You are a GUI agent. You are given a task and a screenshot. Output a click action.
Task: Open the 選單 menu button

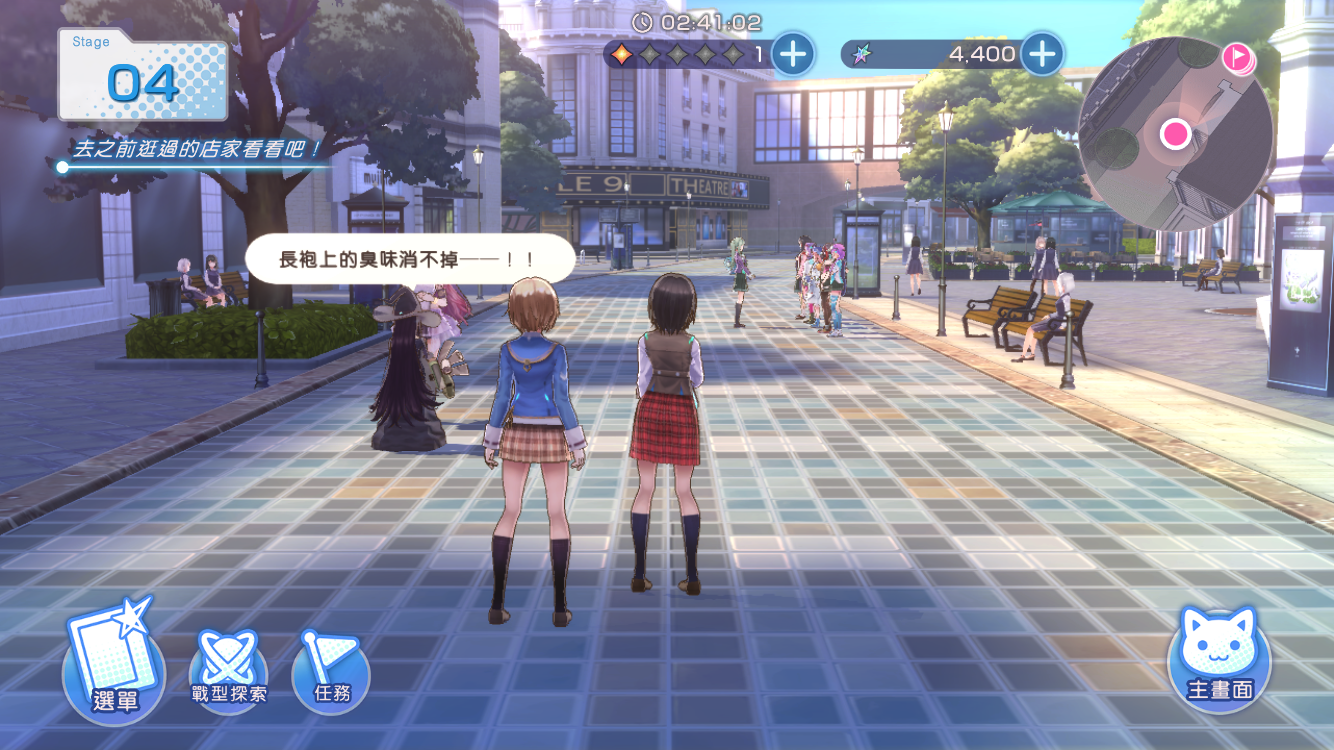click(x=113, y=665)
